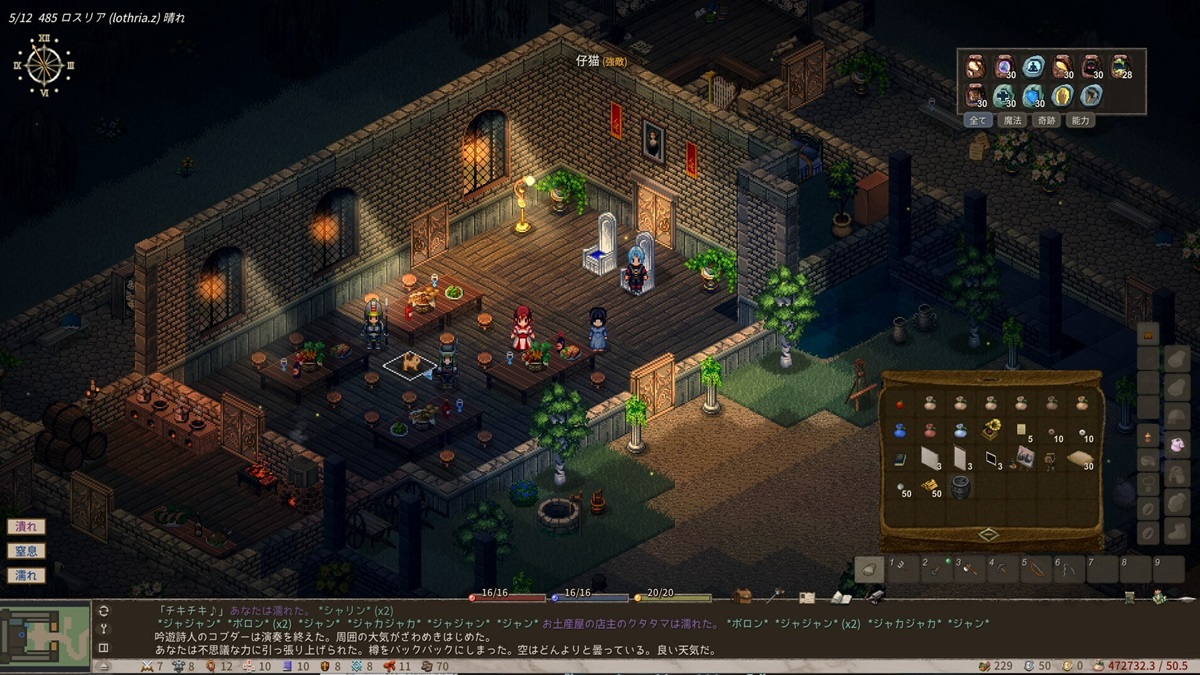1200x675 pixels.
Task: Select the green cross healing spell
Action: point(1003,96)
